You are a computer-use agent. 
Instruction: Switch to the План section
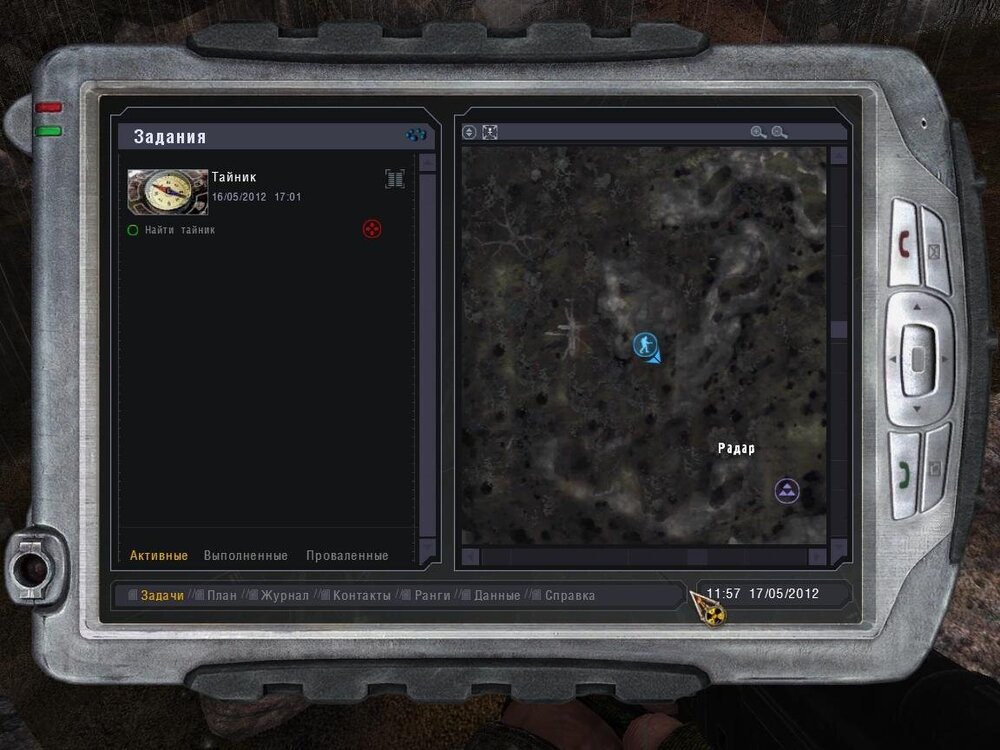221,596
